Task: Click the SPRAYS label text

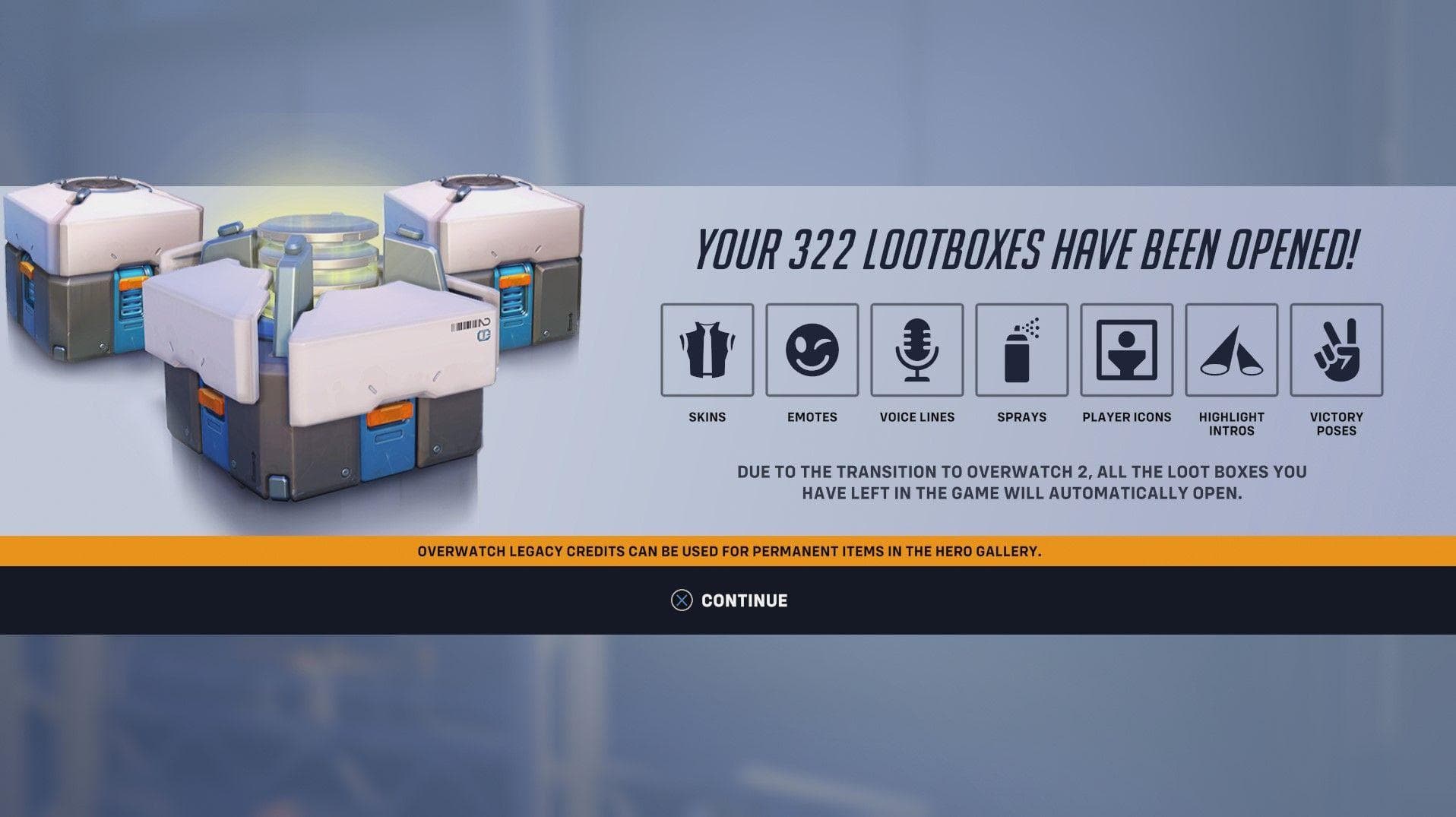Action: point(1021,416)
